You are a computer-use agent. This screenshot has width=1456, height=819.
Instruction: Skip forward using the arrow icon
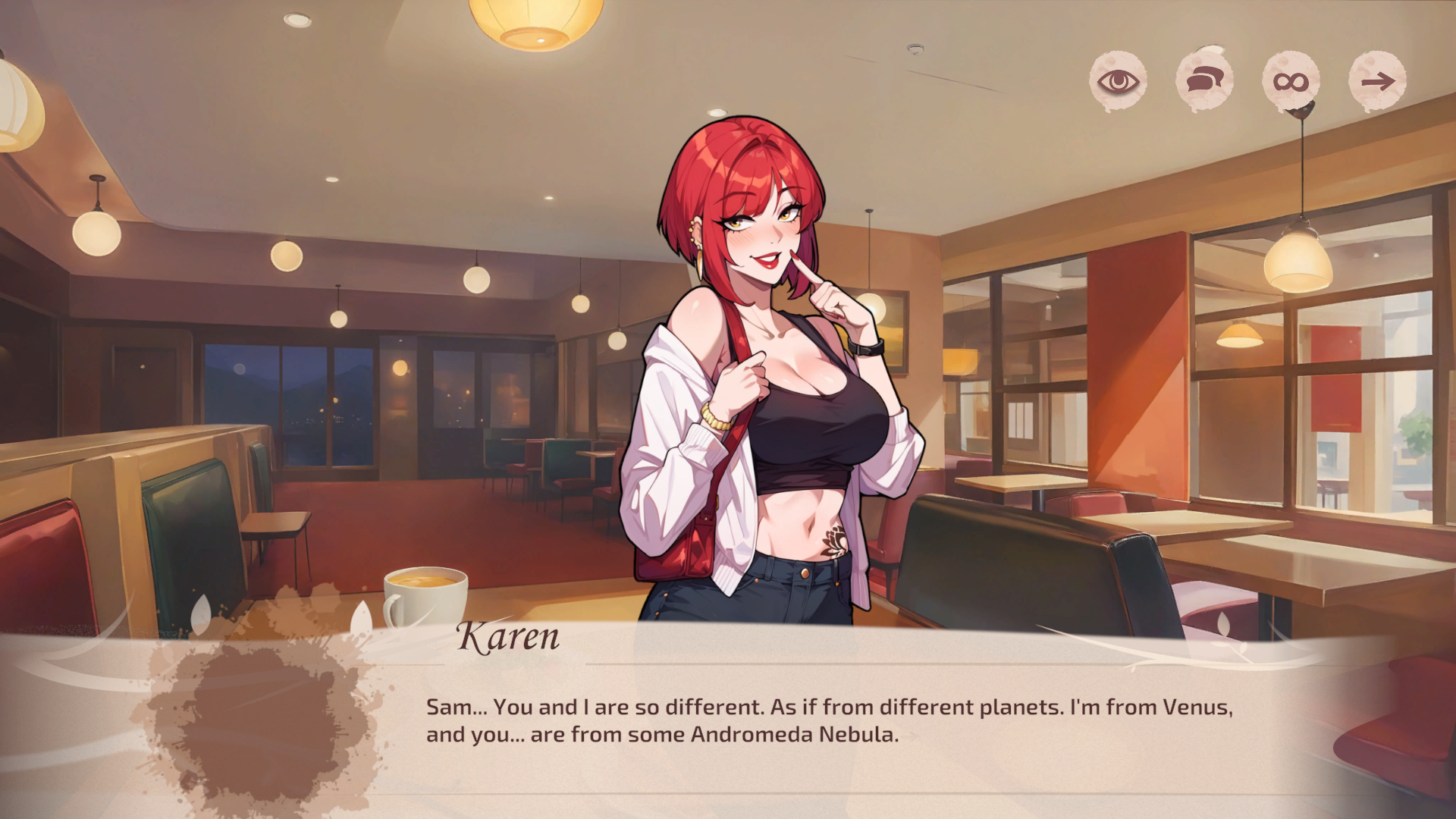click(x=1377, y=81)
